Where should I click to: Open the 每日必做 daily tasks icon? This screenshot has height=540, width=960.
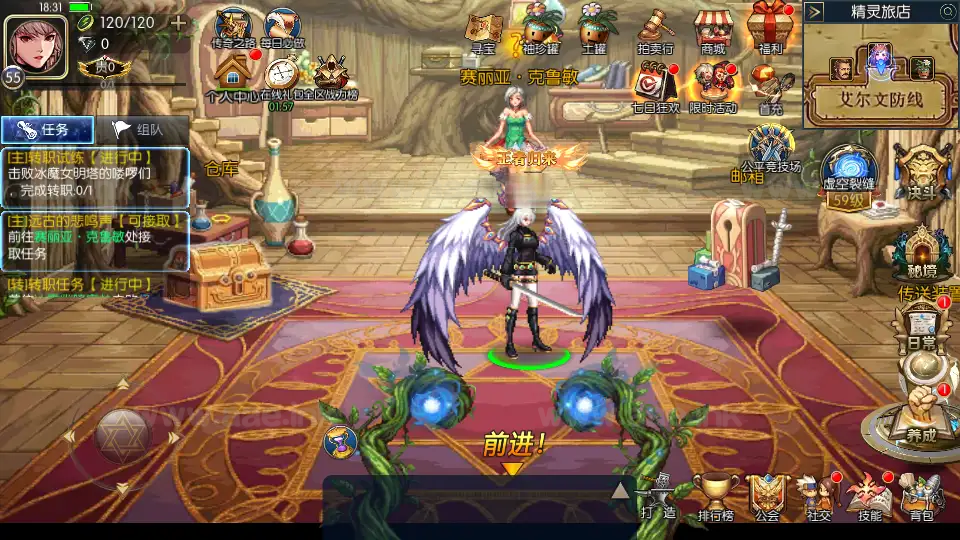[285, 28]
